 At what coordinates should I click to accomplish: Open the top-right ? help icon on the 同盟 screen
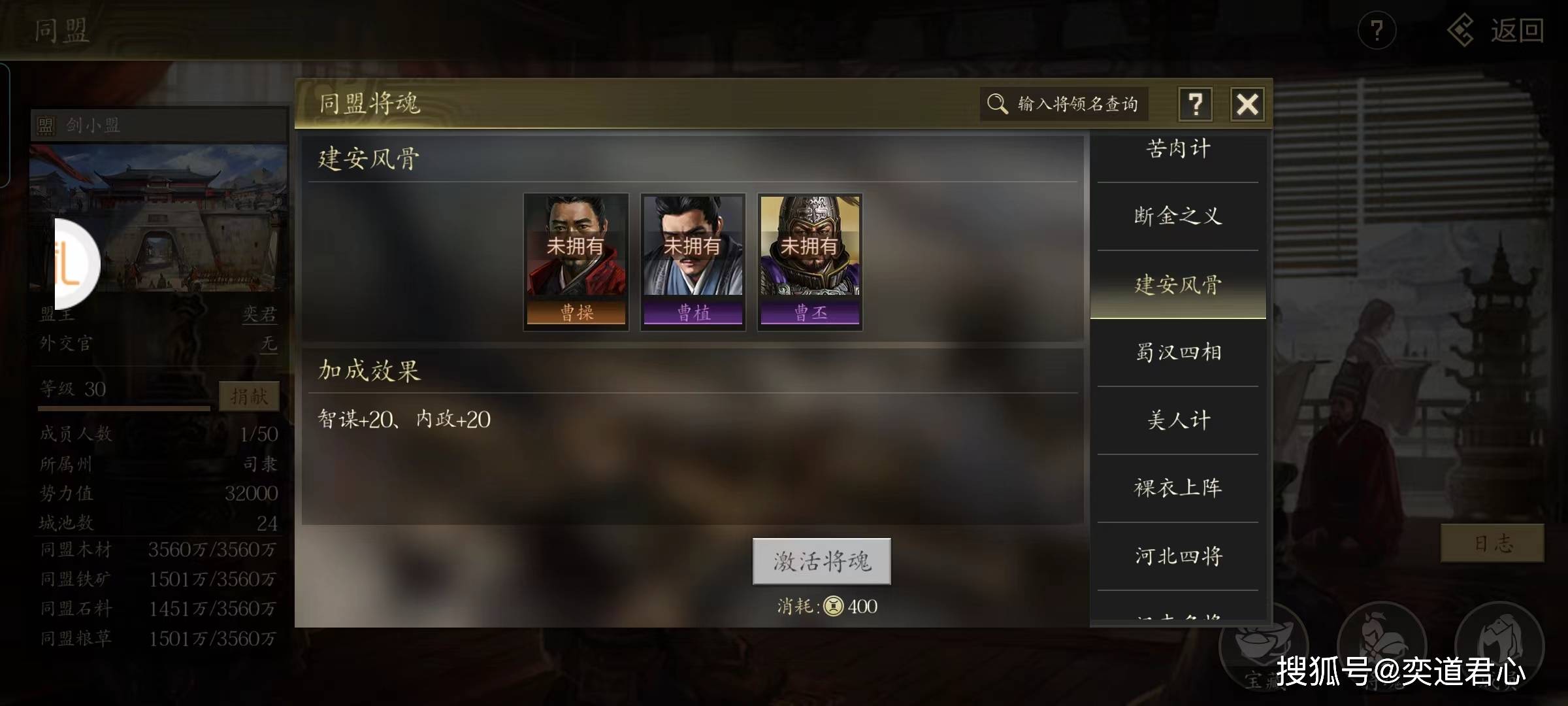tap(1377, 29)
